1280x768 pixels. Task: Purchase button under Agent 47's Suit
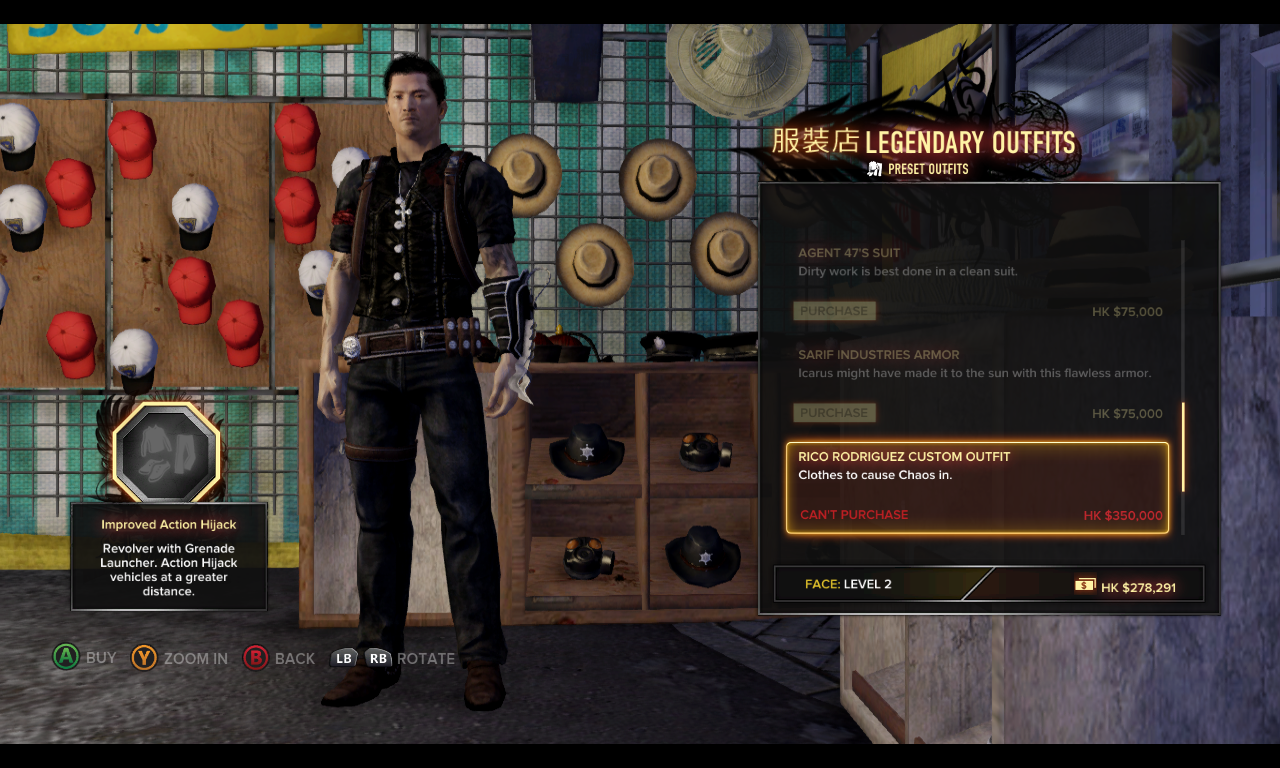tap(834, 311)
